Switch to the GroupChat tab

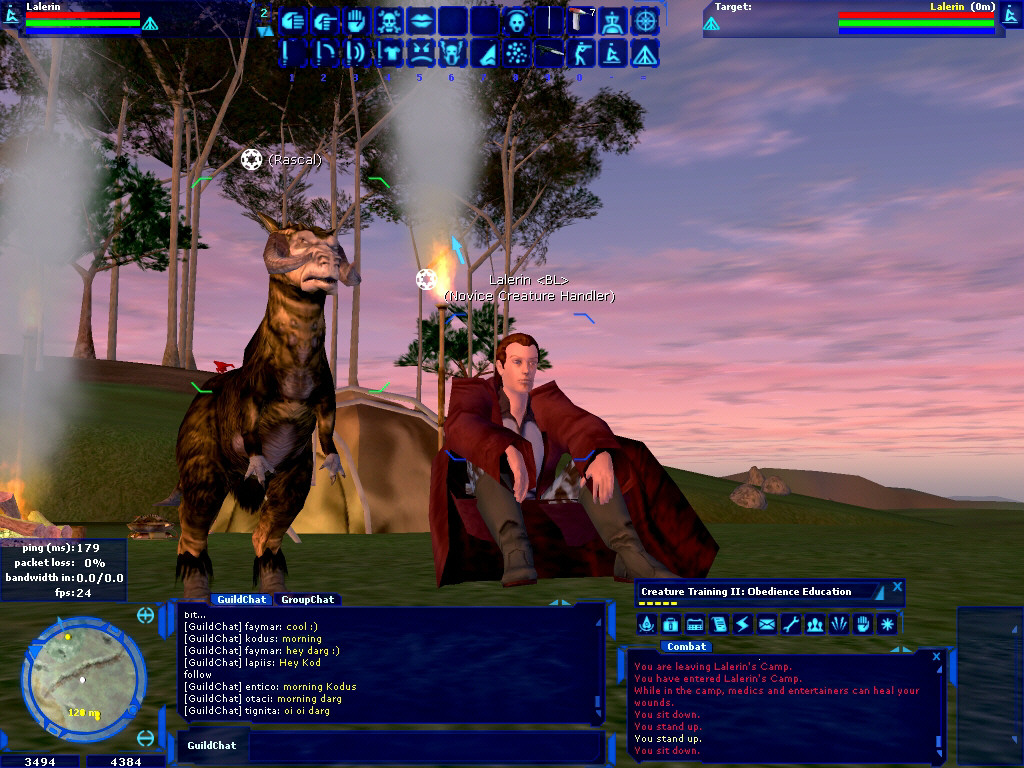click(307, 600)
